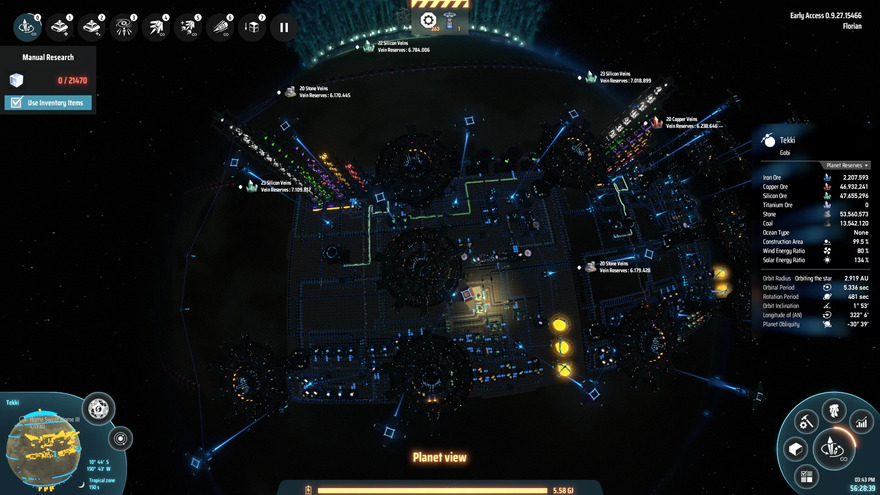
Task: Click the central mecha button in radial menu
Action: coord(832,448)
